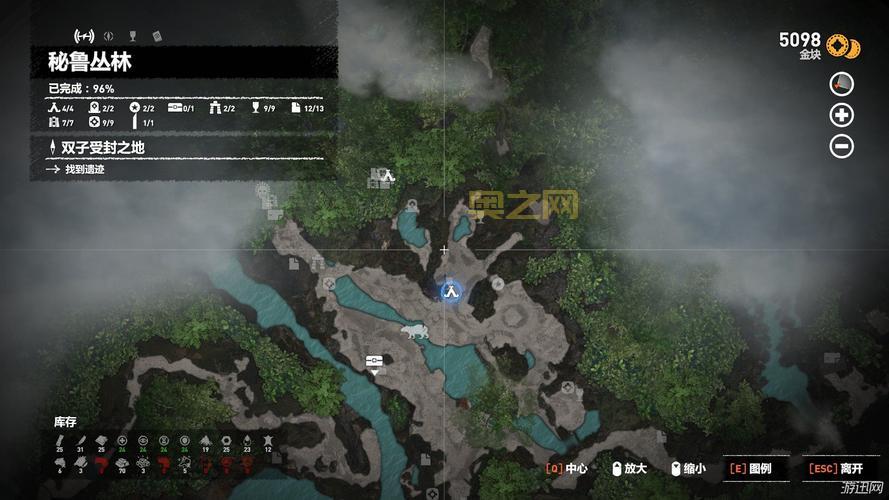Viewport: 889px width, 500px height.
Task: Select the highlighted base camp marker
Action: click(451, 291)
